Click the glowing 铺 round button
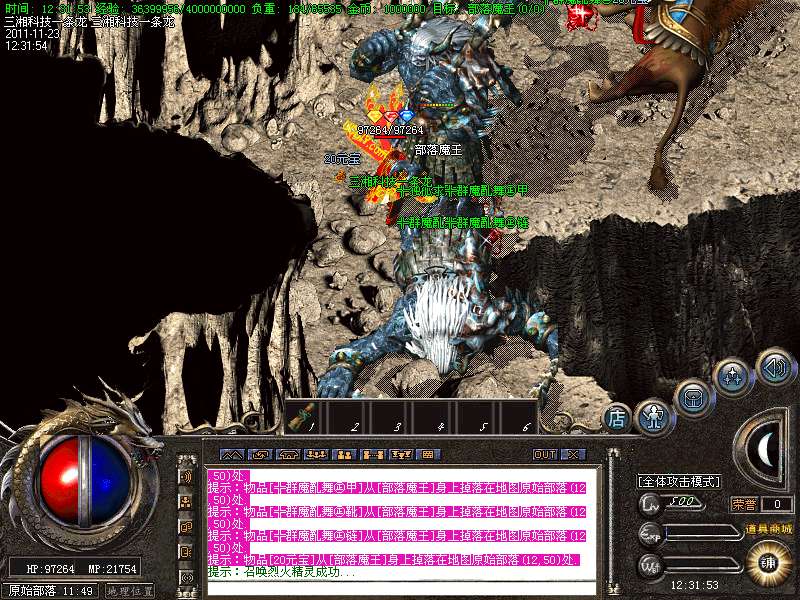Screen dimensions: 800x600 coord(768,559)
